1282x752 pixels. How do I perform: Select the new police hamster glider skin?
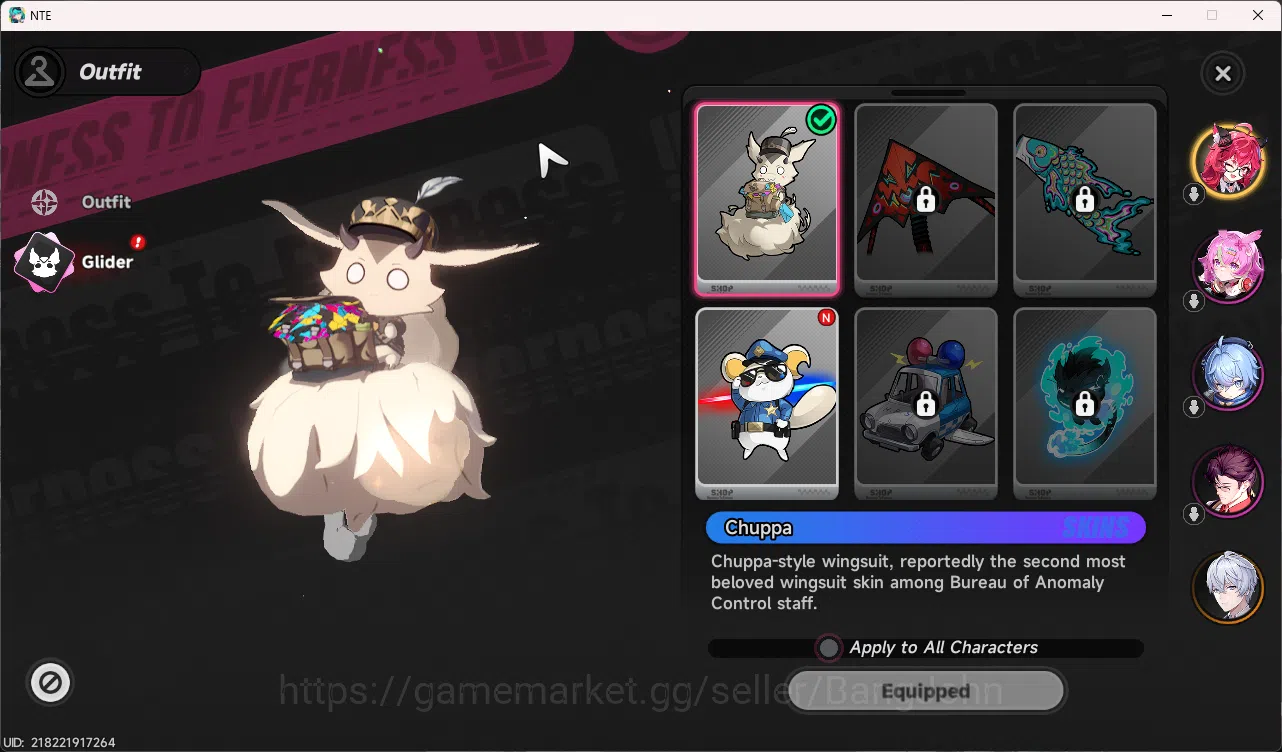(x=767, y=403)
